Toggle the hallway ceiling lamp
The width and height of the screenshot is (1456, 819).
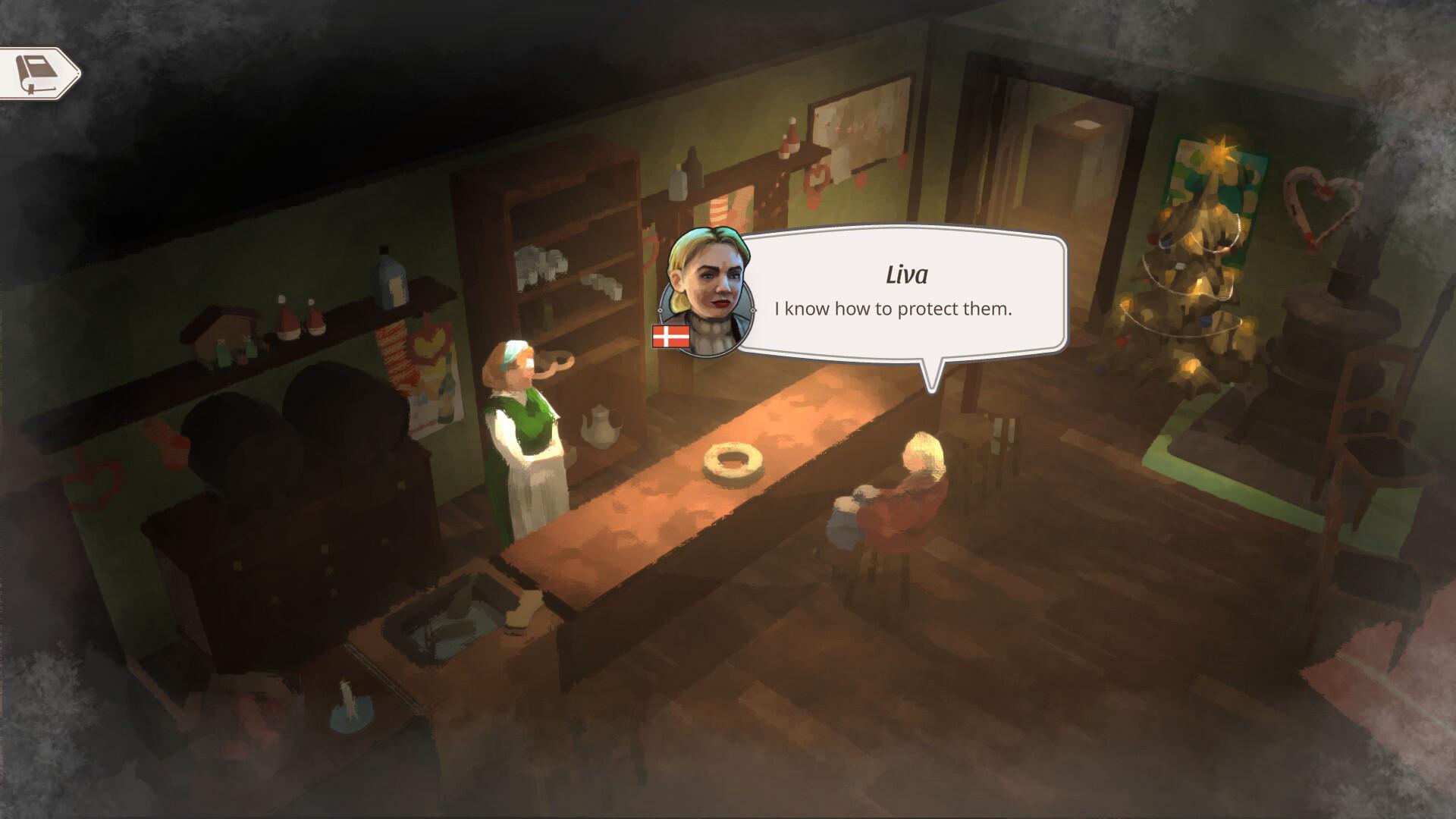[1087, 123]
